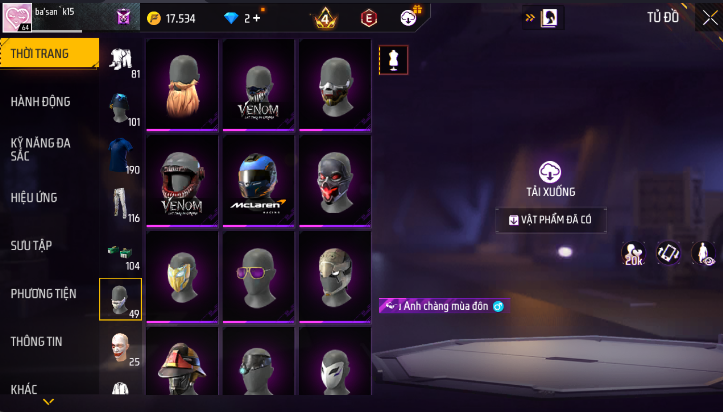723x412 pixels.
Task: Open VẬT PHẨM ĐÃ CÓ owned items
Action: (550, 220)
